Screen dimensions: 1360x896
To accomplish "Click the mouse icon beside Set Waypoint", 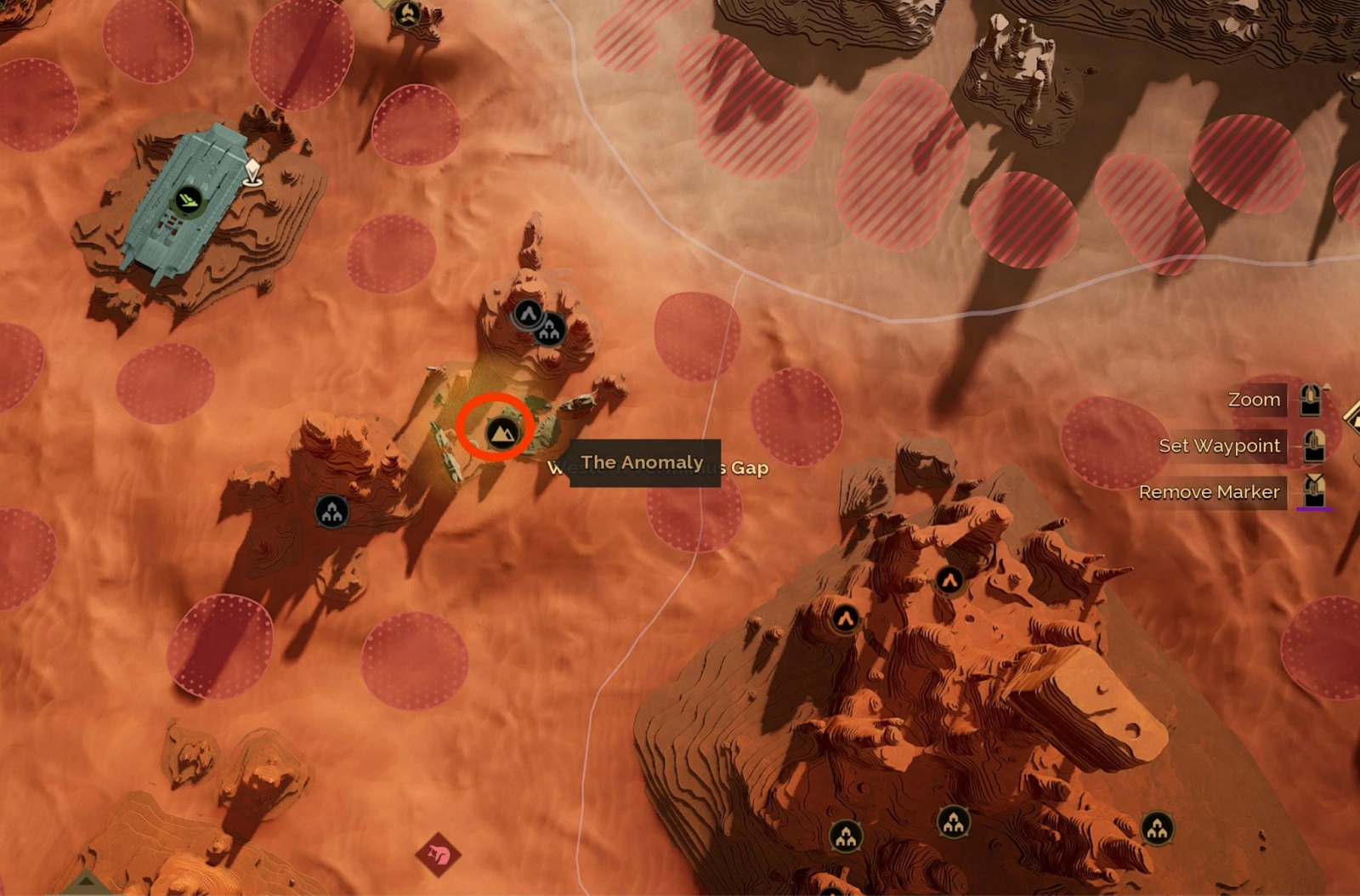I will point(1314,446).
